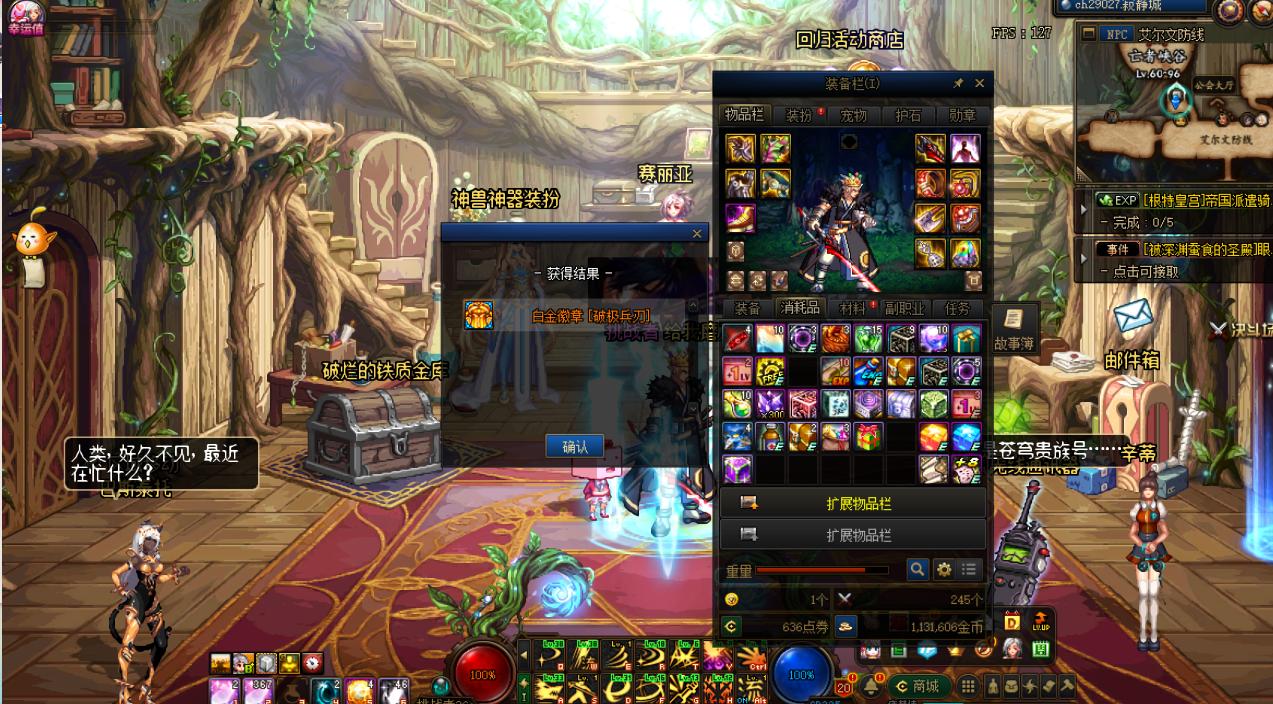The image size is (1273, 704).
Task: Search the inventory with the magnifier button
Action: (x=917, y=569)
